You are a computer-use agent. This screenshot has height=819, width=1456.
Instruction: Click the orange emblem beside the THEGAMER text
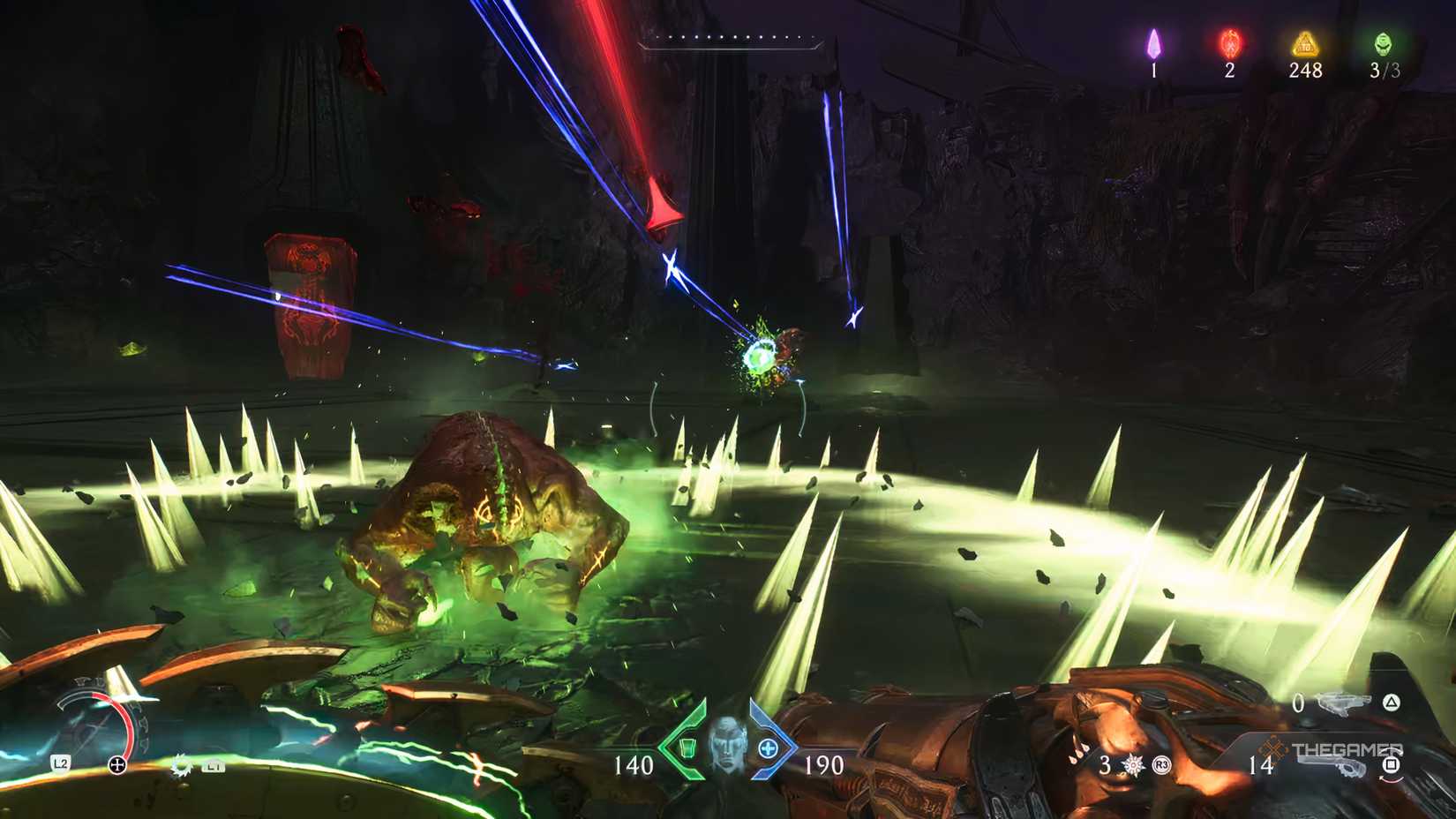[1272, 748]
